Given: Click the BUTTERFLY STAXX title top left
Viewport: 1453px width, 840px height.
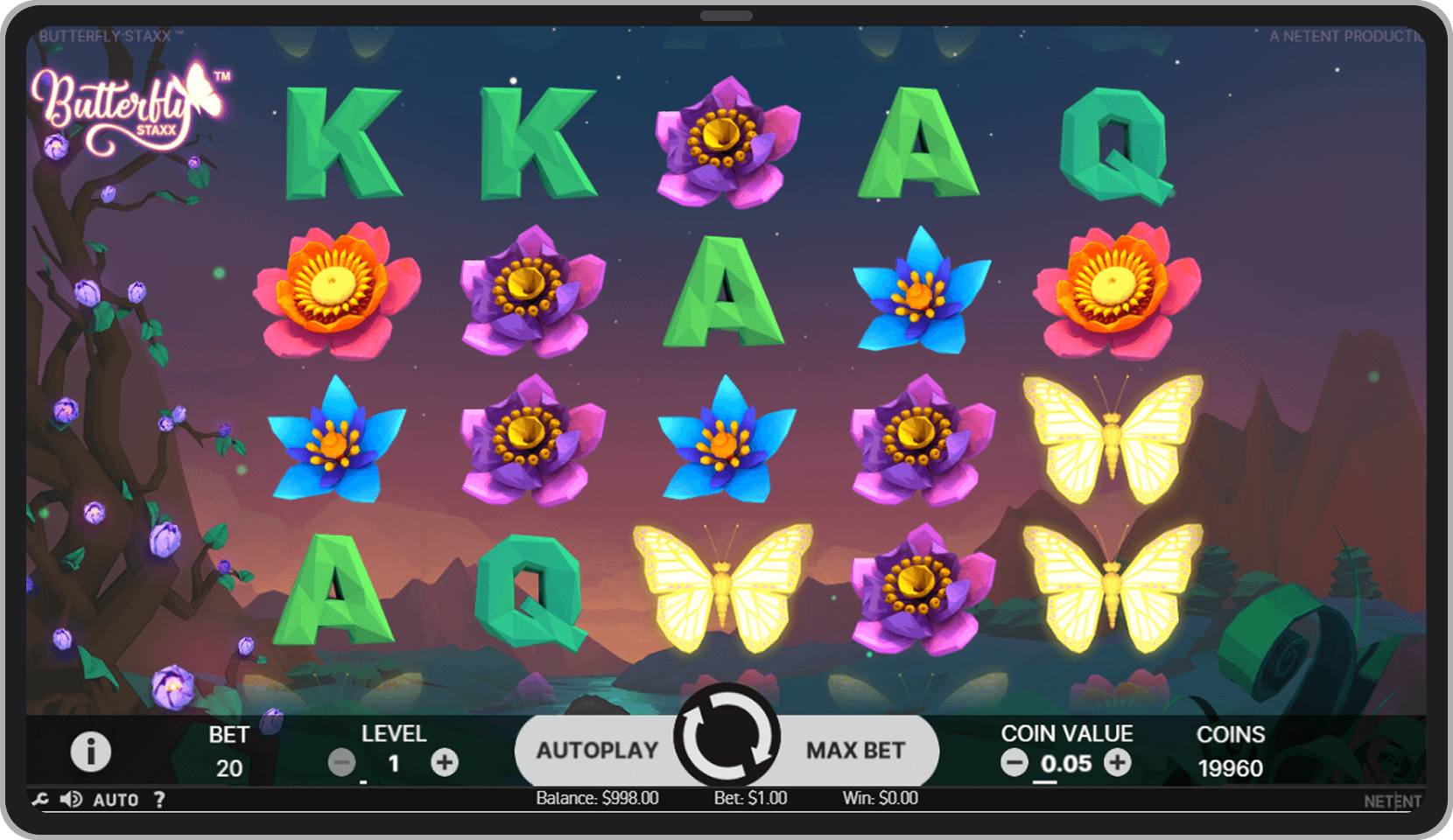Looking at the screenshot, I should click(105, 37).
